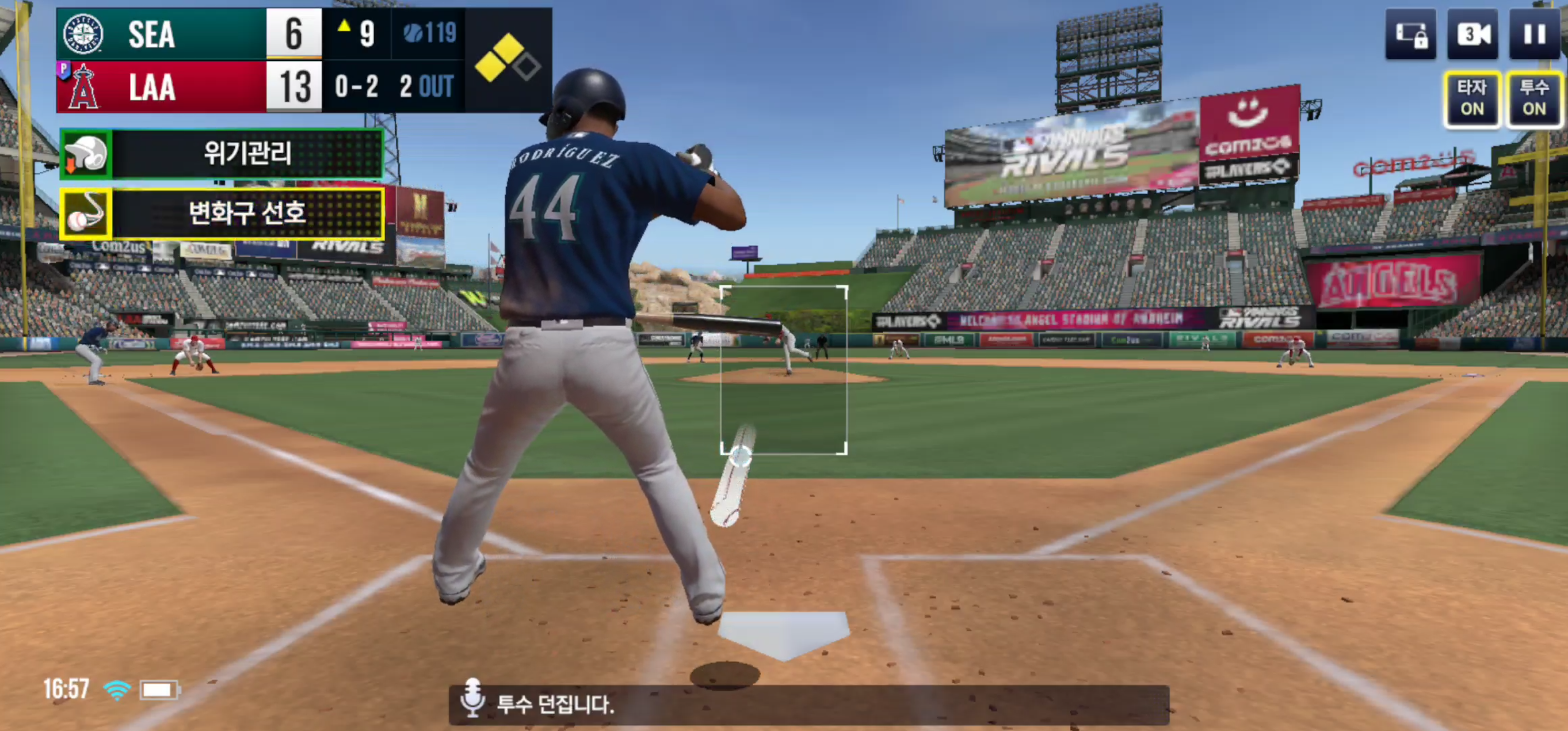The height and width of the screenshot is (731, 1568).
Task: Tap the screen lock rotation icon
Action: pyautogui.click(x=1411, y=34)
